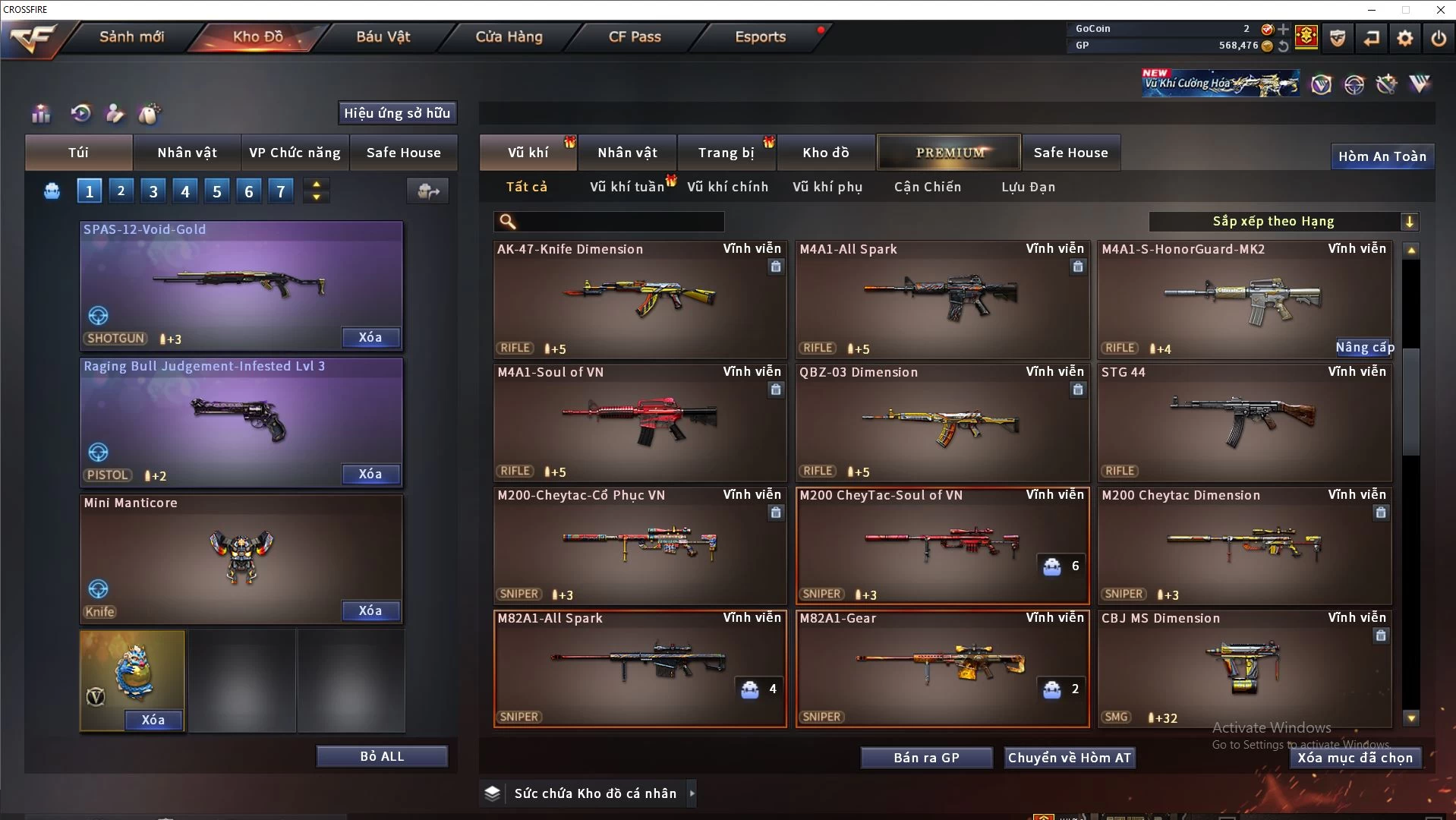The image size is (1456, 820).
Task: Open the Báu Vật menu
Action: 383,36
